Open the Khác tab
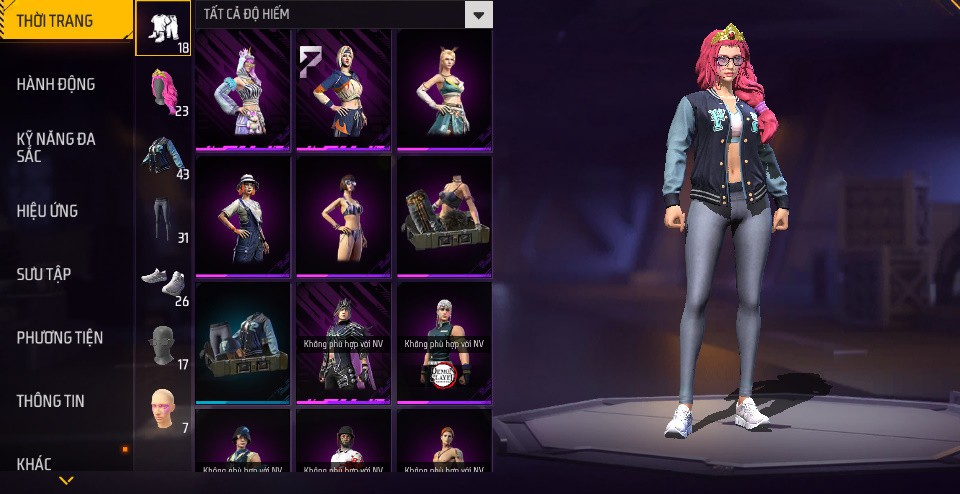This screenshot has width=960, height=494. [34, 463]
